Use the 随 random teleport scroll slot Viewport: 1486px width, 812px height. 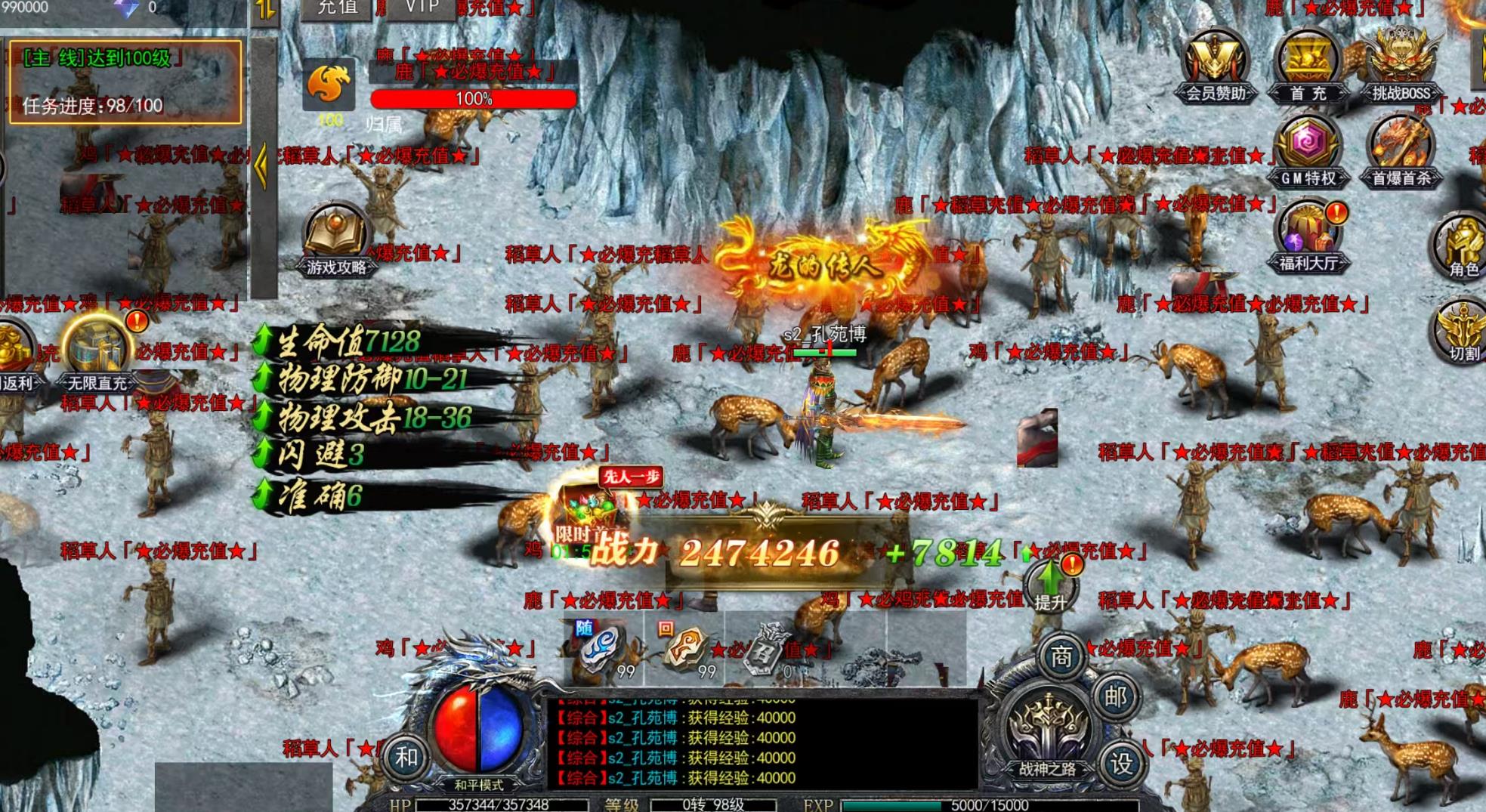604,648
